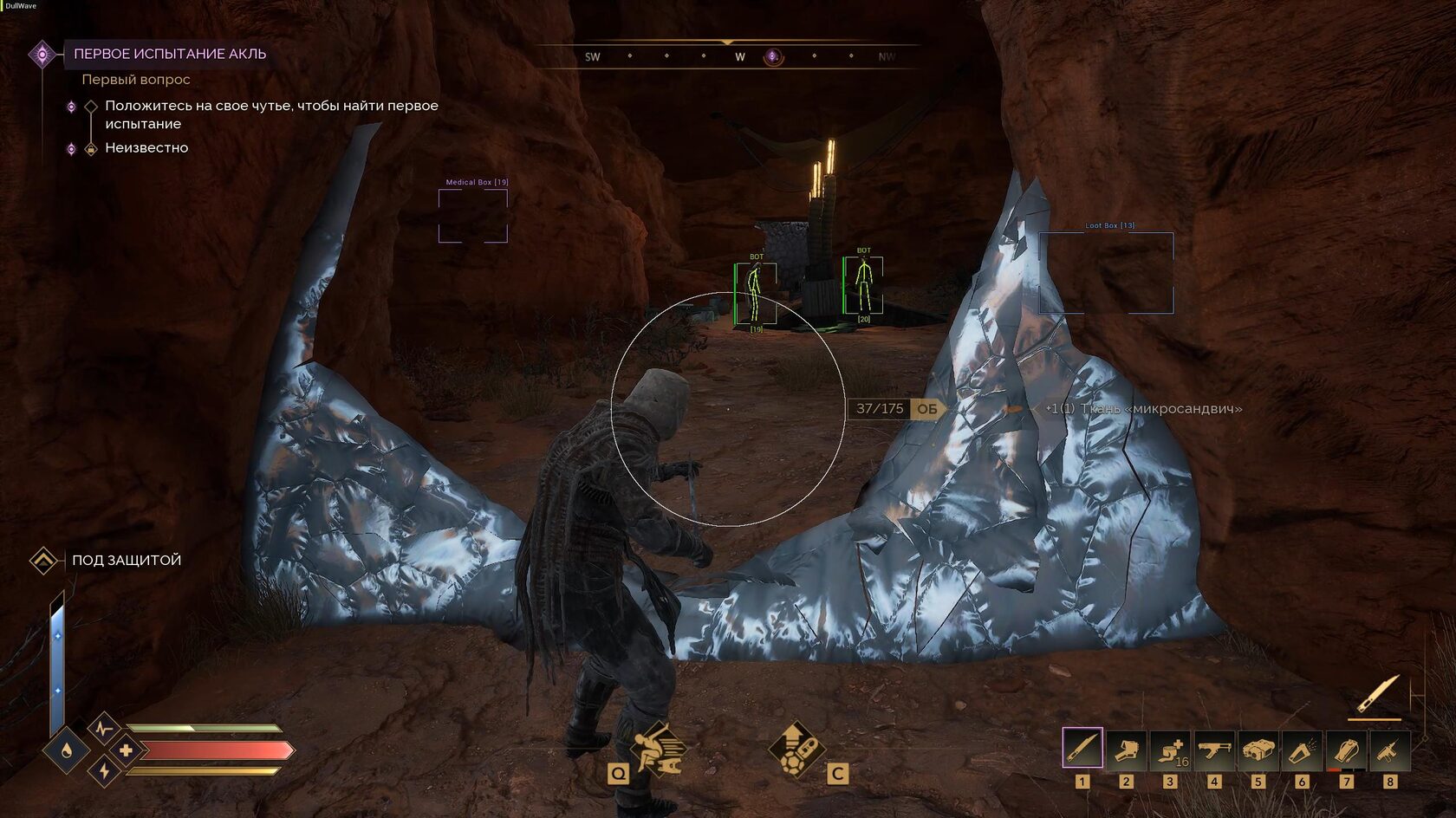Use the bandage stack showing 16
Viewport: 1456px width, 818px height.
point(1170,750)
